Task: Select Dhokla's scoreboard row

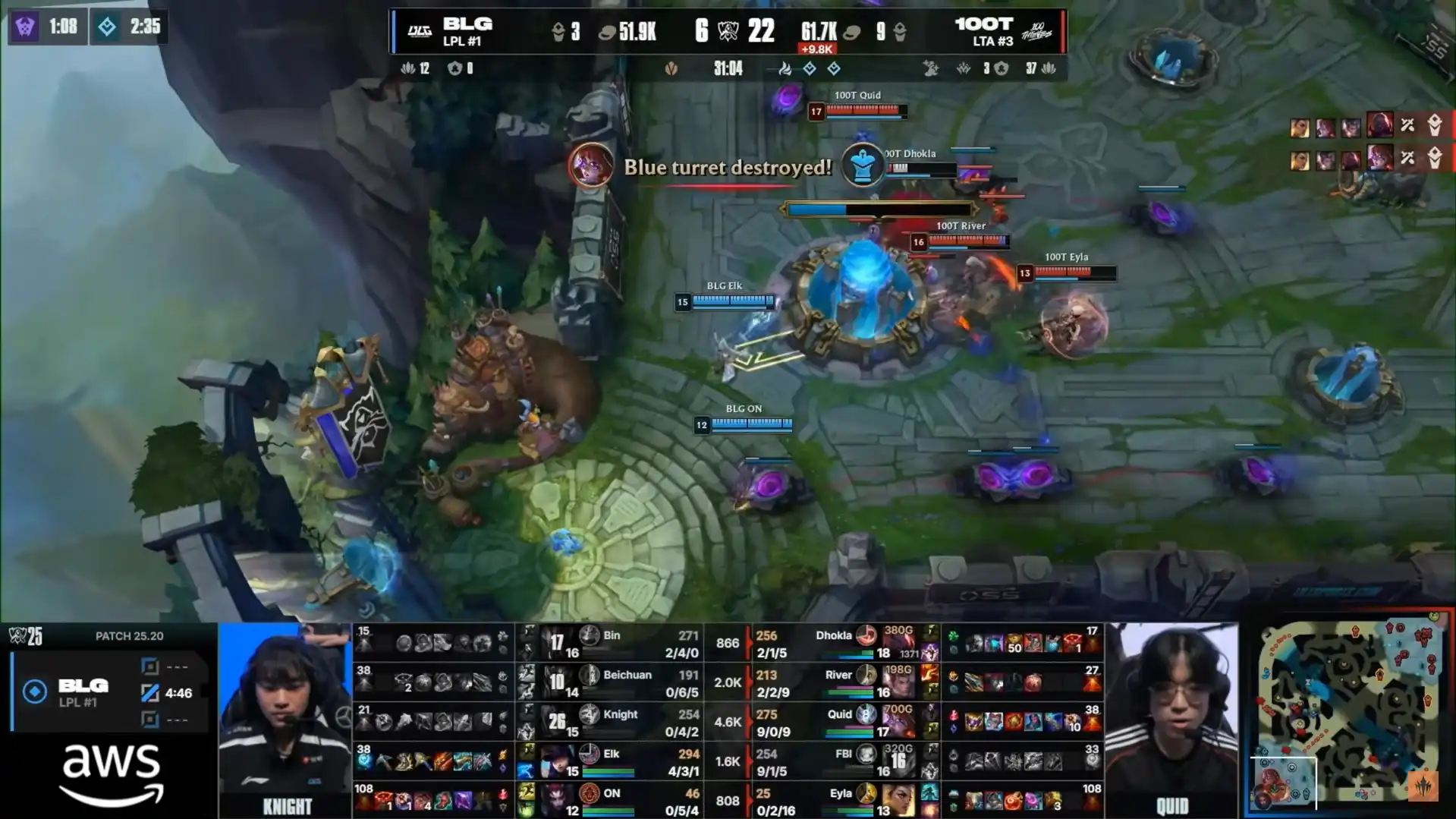Action: [842, 643]
